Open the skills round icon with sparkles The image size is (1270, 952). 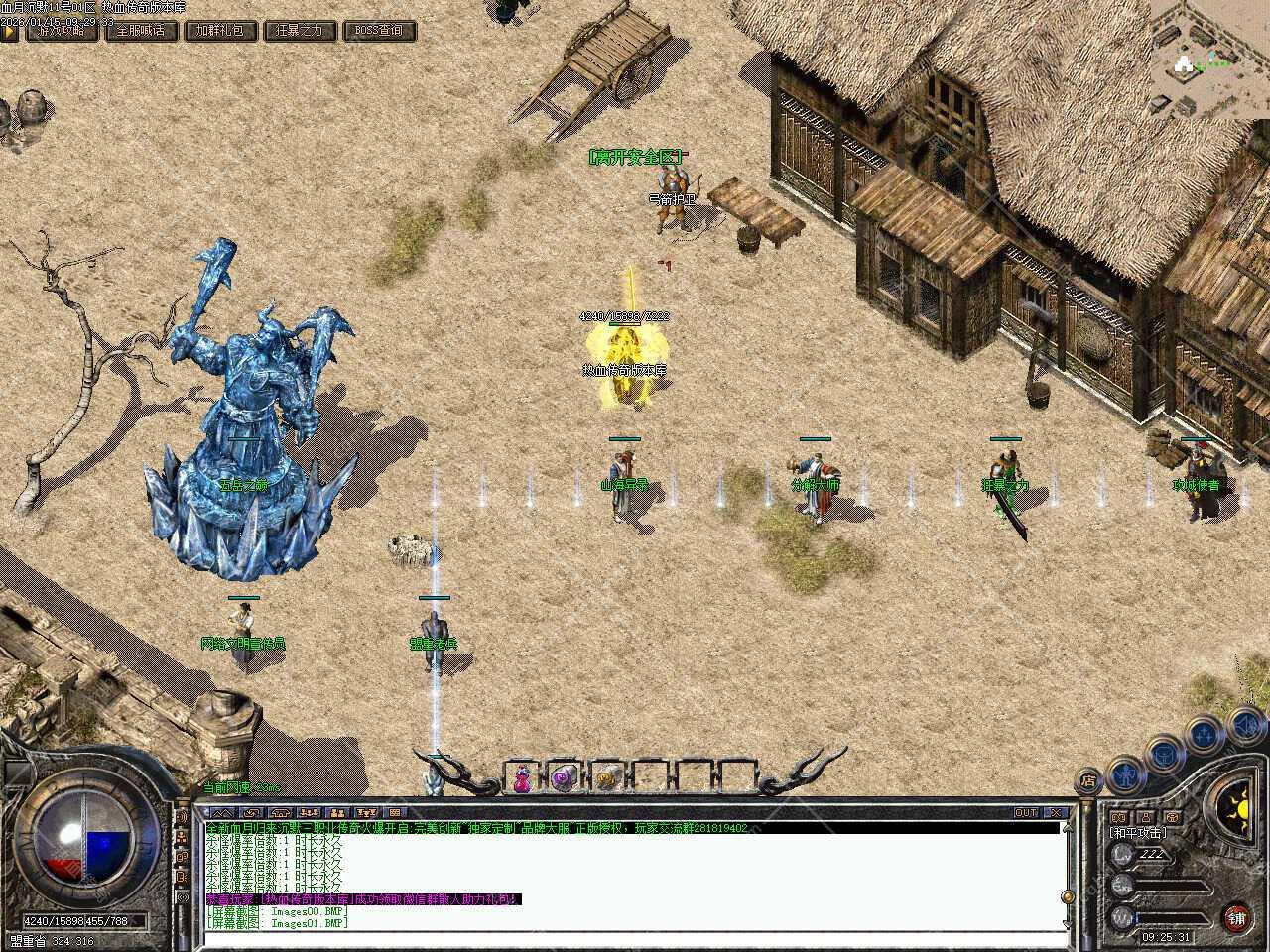[1205, 735]
